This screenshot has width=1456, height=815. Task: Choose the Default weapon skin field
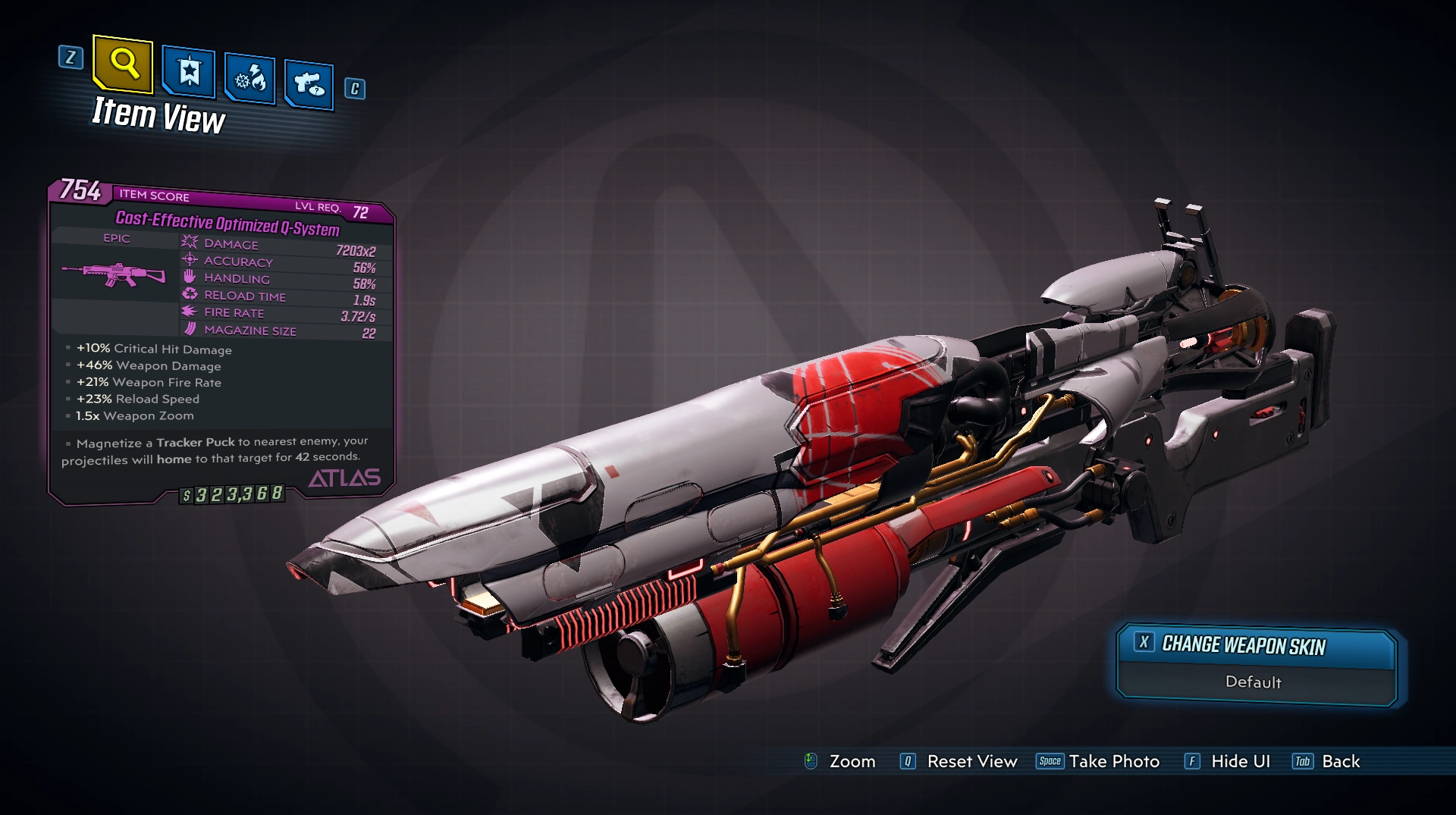point(1253,682)
